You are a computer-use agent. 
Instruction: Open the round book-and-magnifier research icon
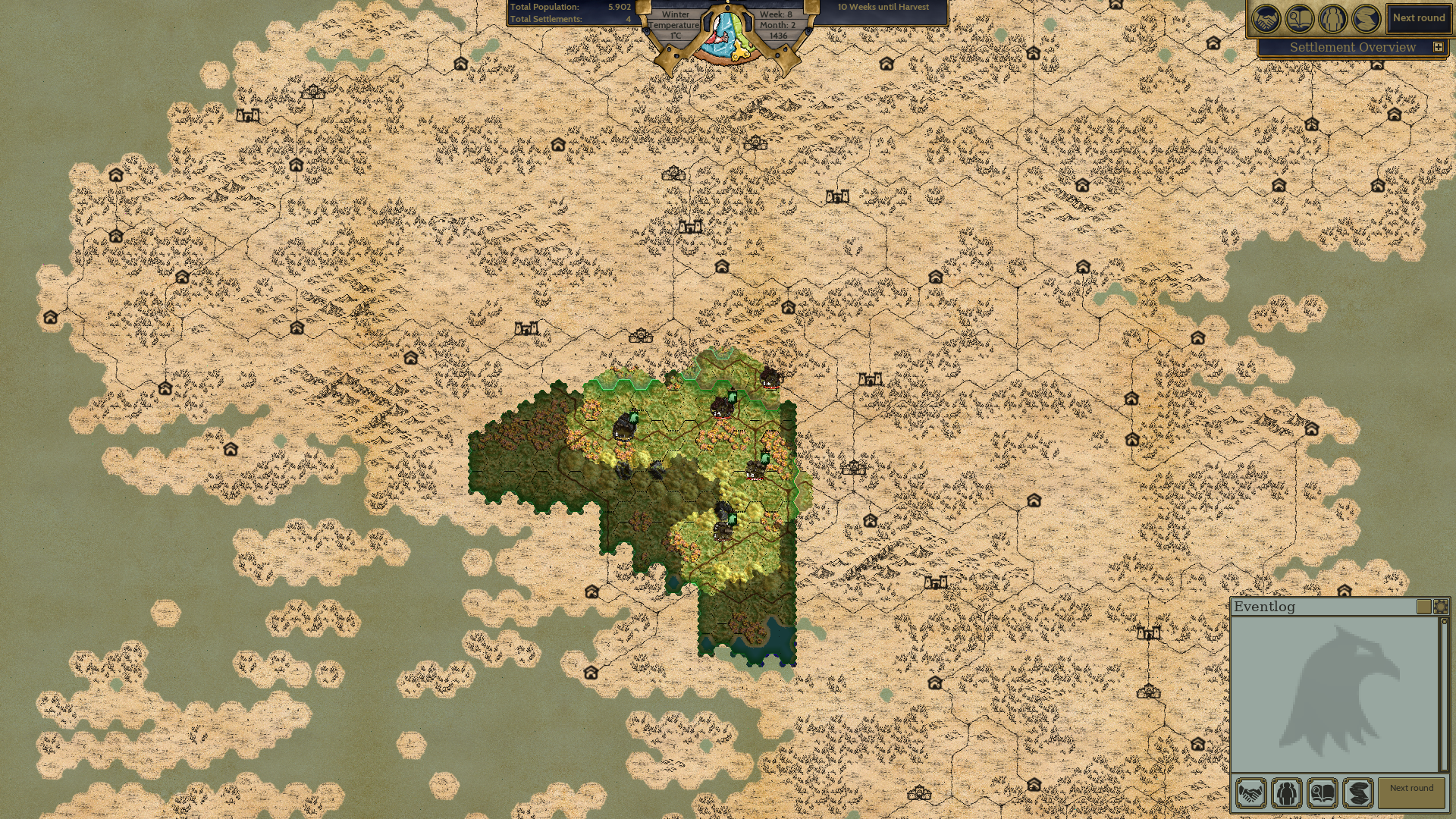[x=1299, y=19]
